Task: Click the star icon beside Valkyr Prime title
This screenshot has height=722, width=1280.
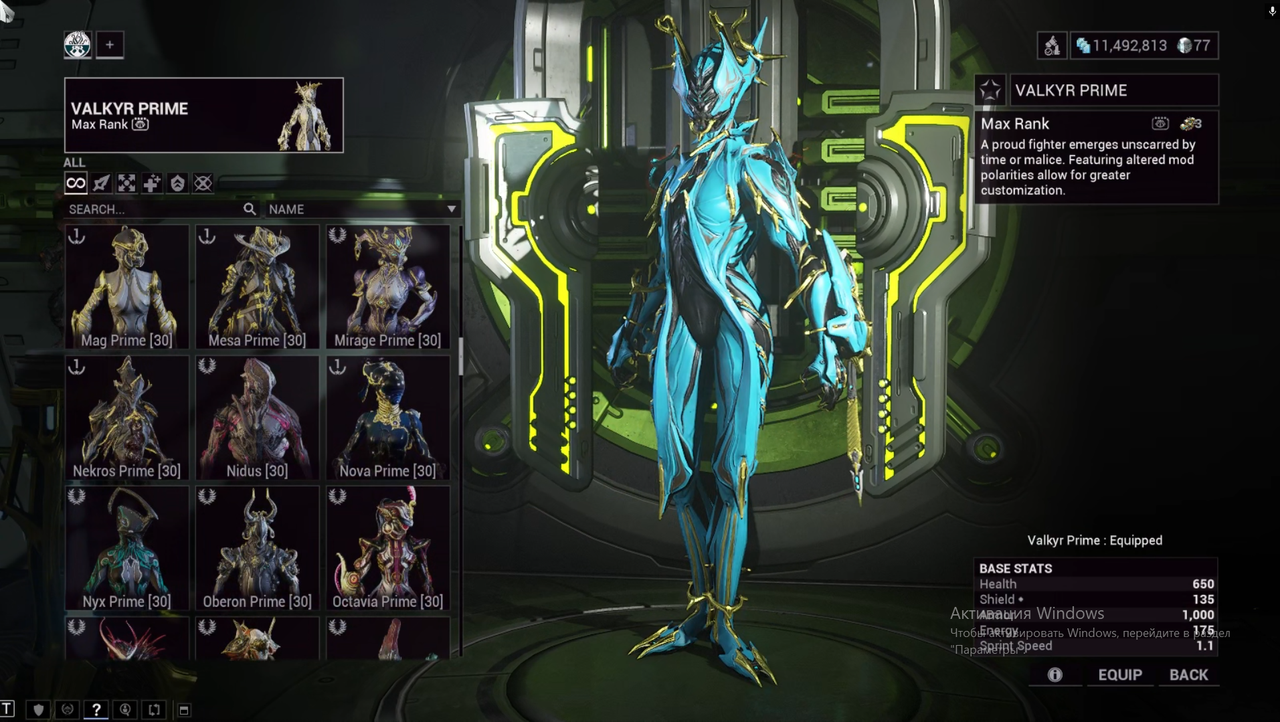Action: (x=990, y=91)
